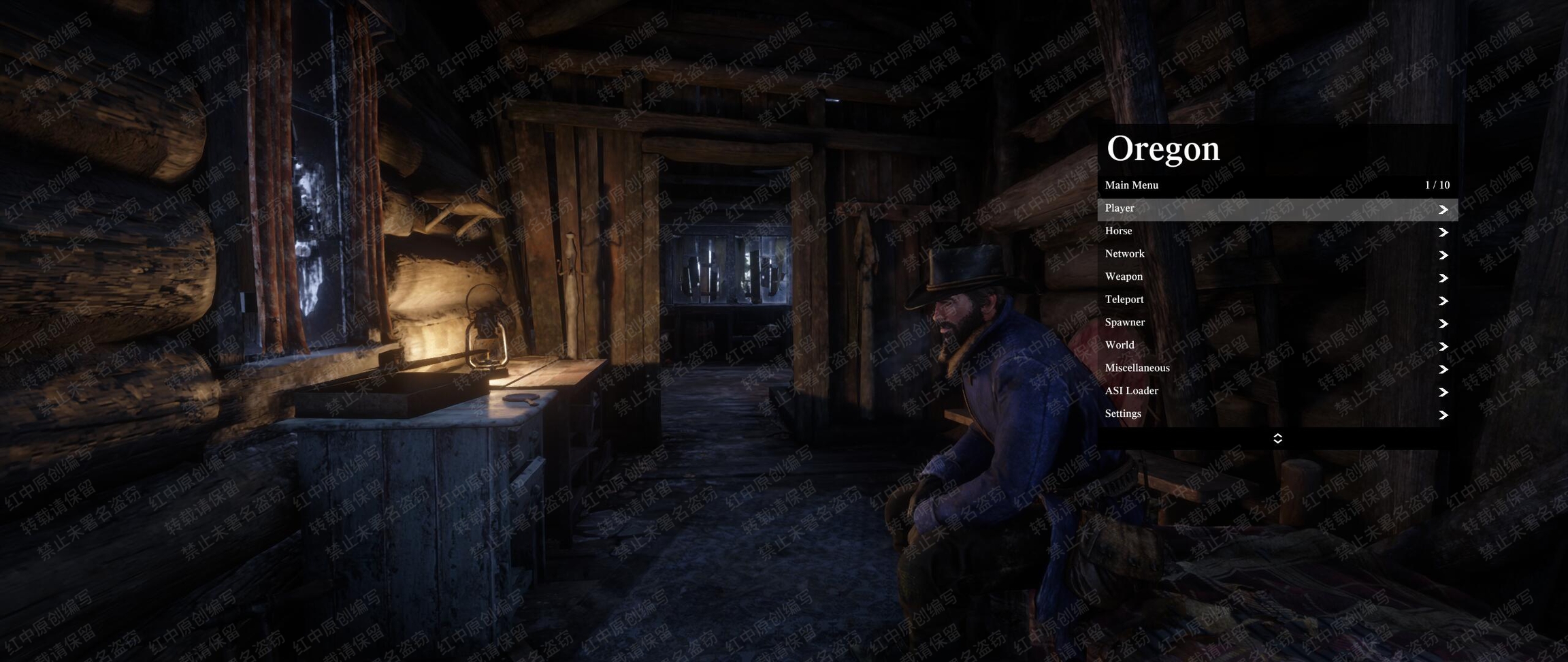Click the up-down scroll indicator below the menu
The image size is (1568, 662).
[x=1277, y=439]
